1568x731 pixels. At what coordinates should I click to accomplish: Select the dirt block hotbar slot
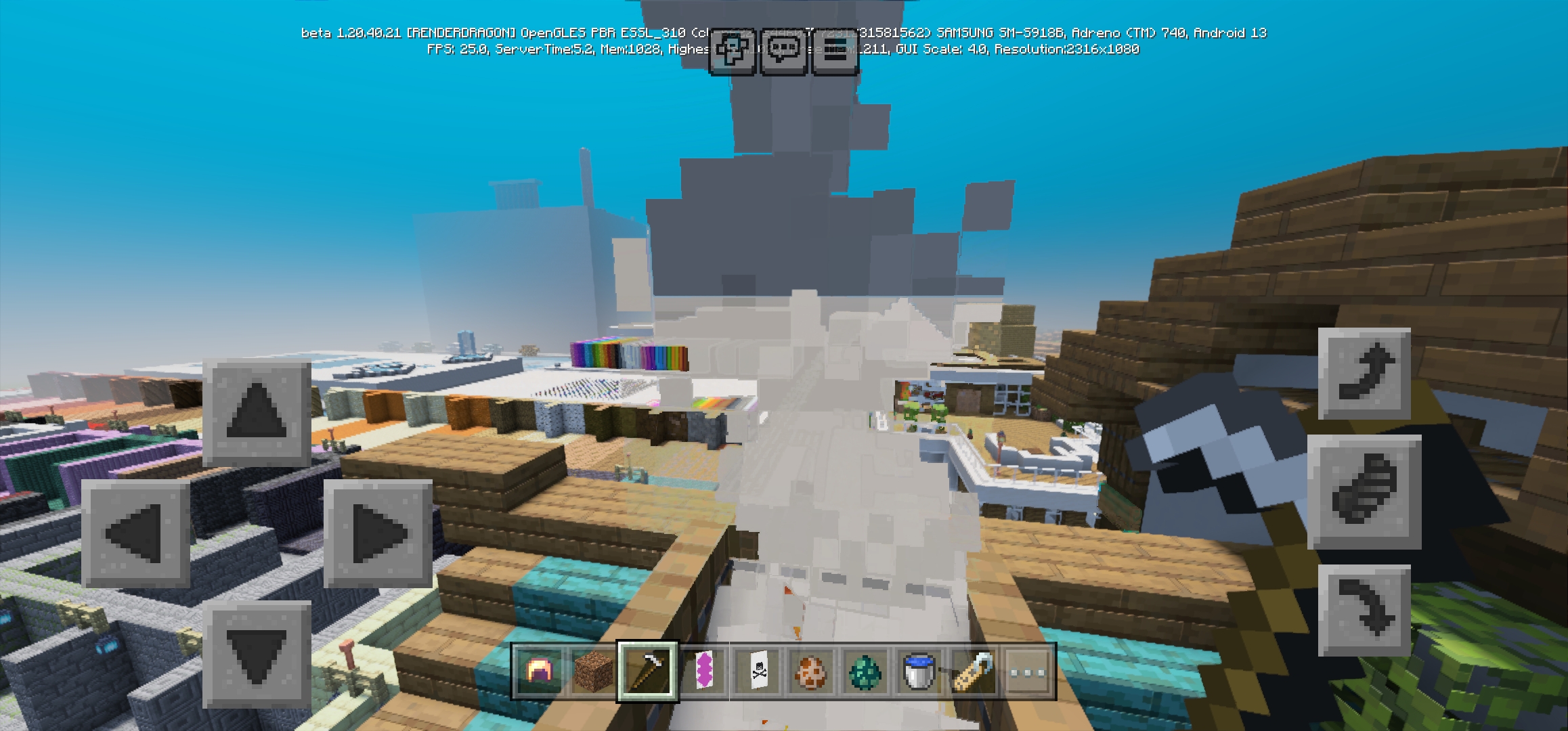pyautogui.click(x=593, y=671)
